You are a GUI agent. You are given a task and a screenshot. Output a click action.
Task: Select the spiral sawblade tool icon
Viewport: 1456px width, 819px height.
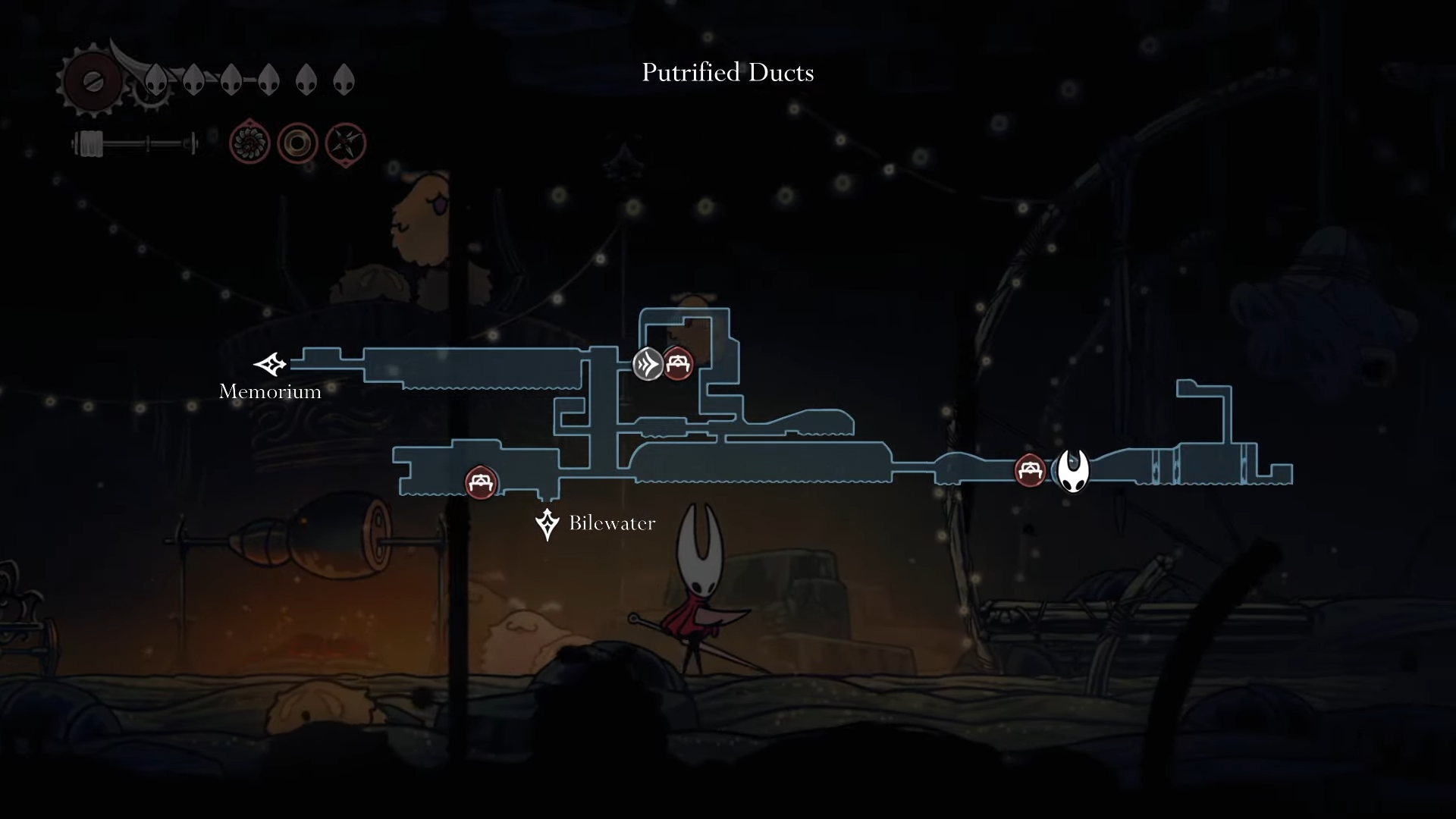pos(249,143)
